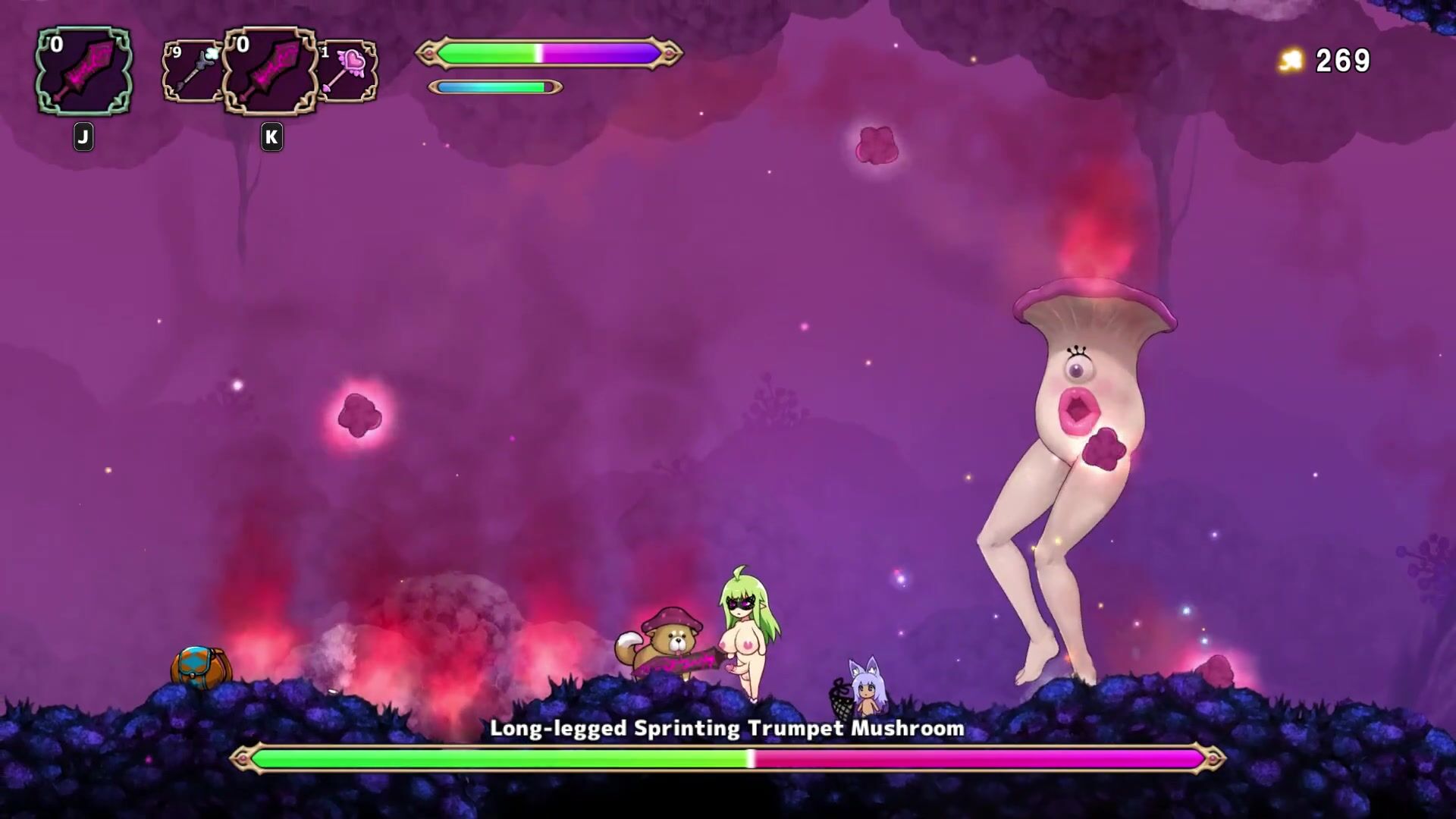Select the gold-framed pink sword slot
The image size is (1456, 819).
point(270,71)
